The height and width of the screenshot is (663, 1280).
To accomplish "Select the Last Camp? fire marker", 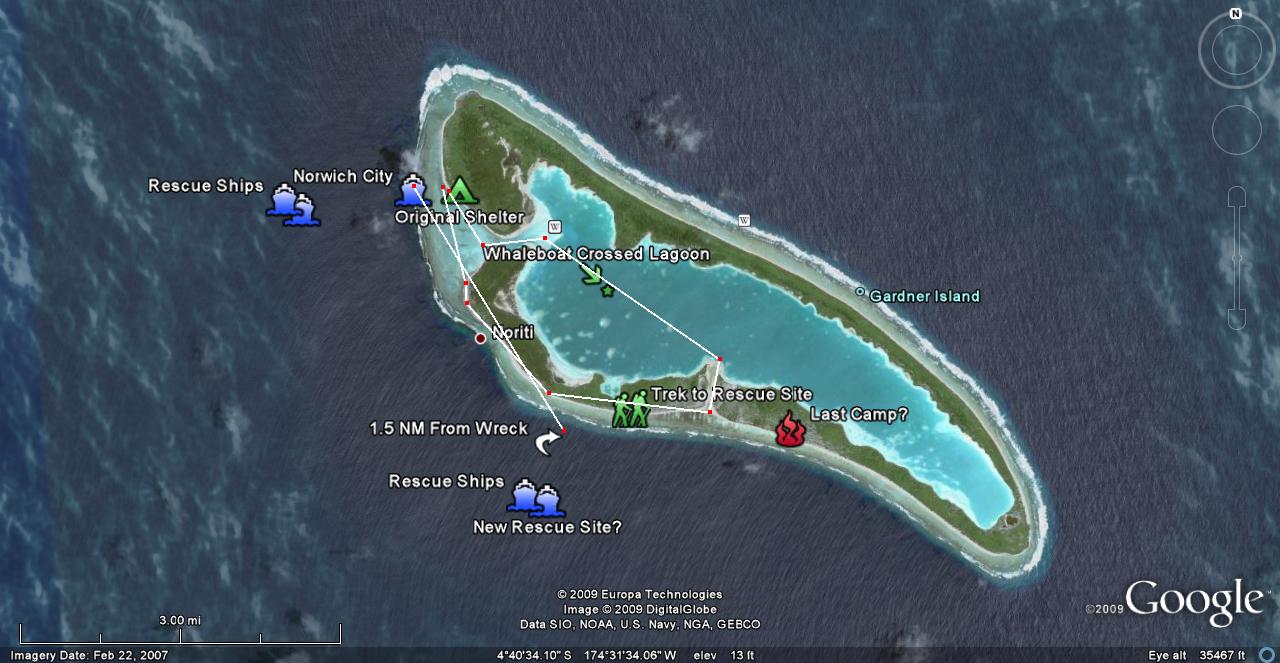I will tap(790, 429).
